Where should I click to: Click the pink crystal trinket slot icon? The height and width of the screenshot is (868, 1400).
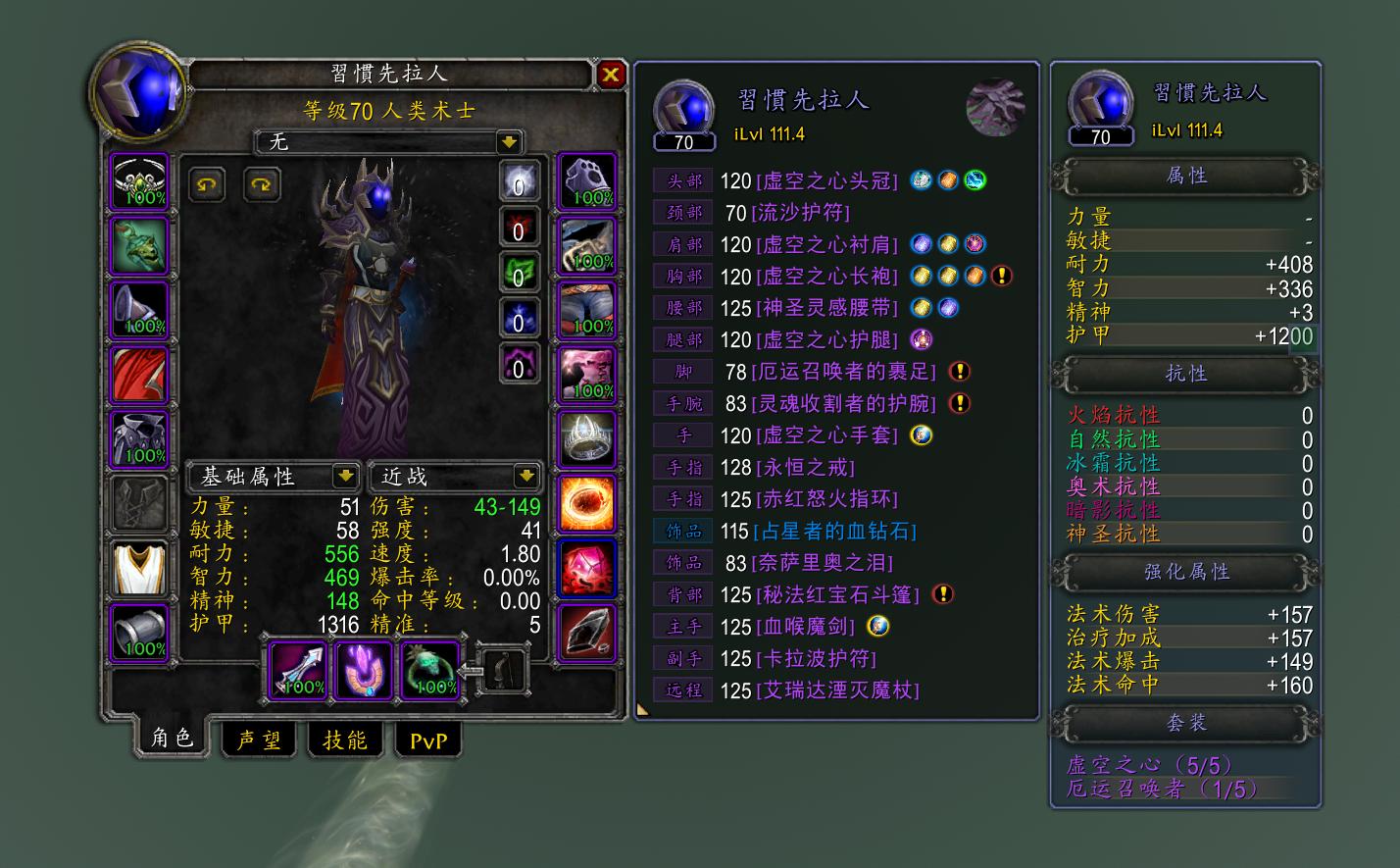click(586, 567)
